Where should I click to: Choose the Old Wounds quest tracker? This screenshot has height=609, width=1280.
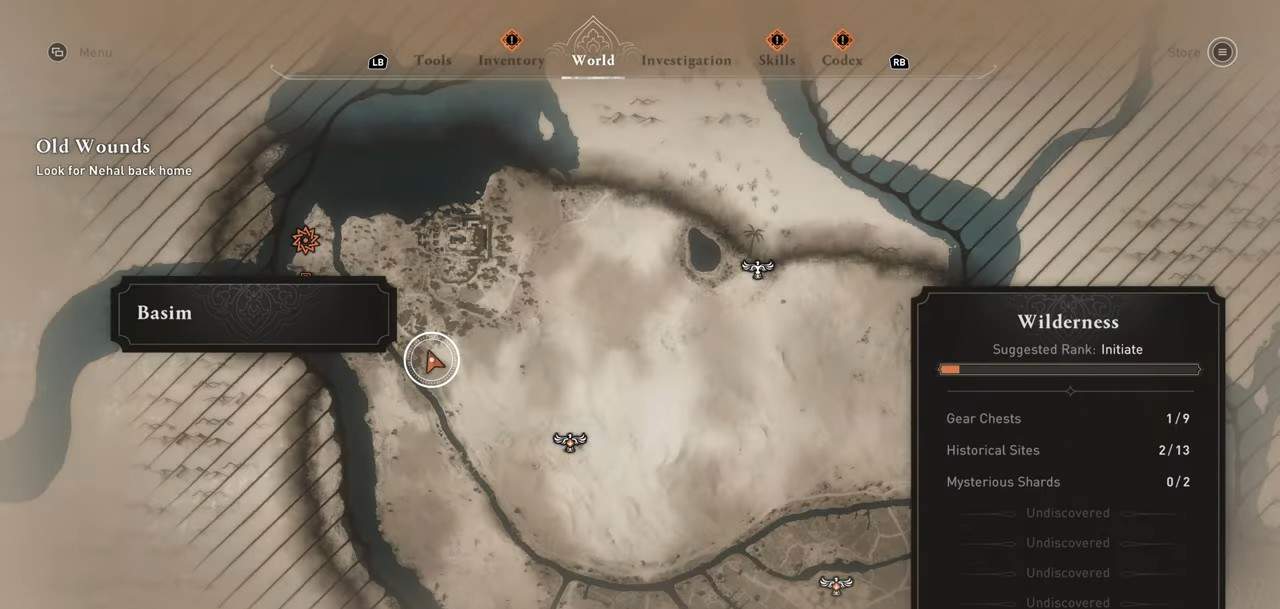pos(93,147)
